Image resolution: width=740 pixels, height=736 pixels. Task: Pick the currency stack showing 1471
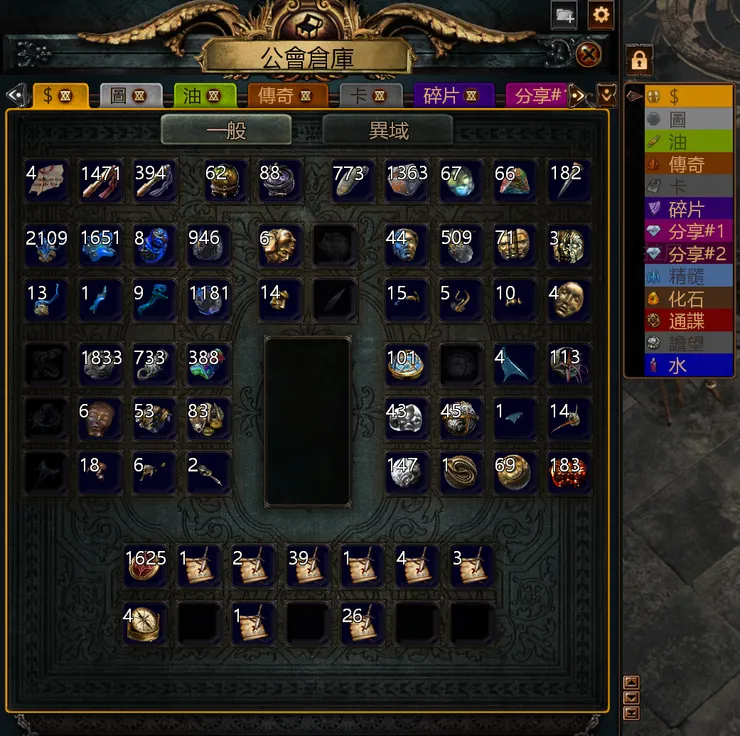(x=101, y=180)
